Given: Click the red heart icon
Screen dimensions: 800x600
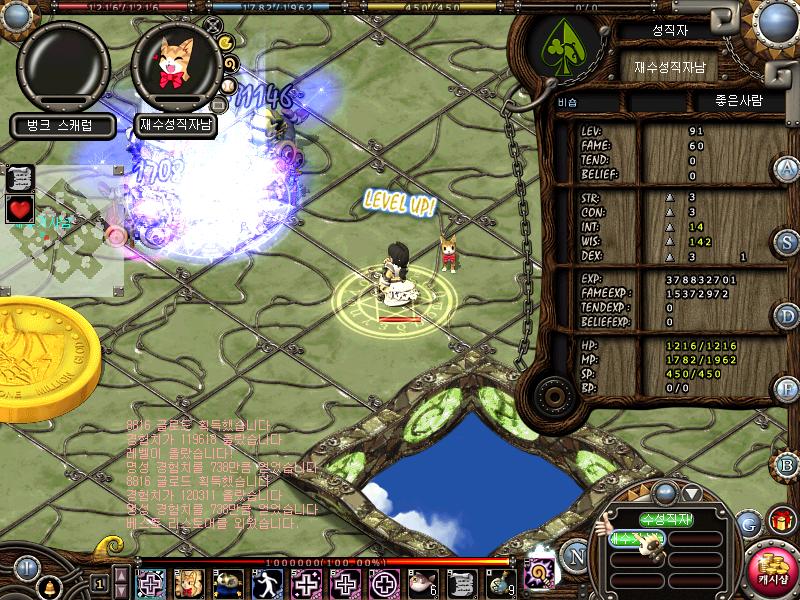Looking at the screenshot, I should pos(20,210).
